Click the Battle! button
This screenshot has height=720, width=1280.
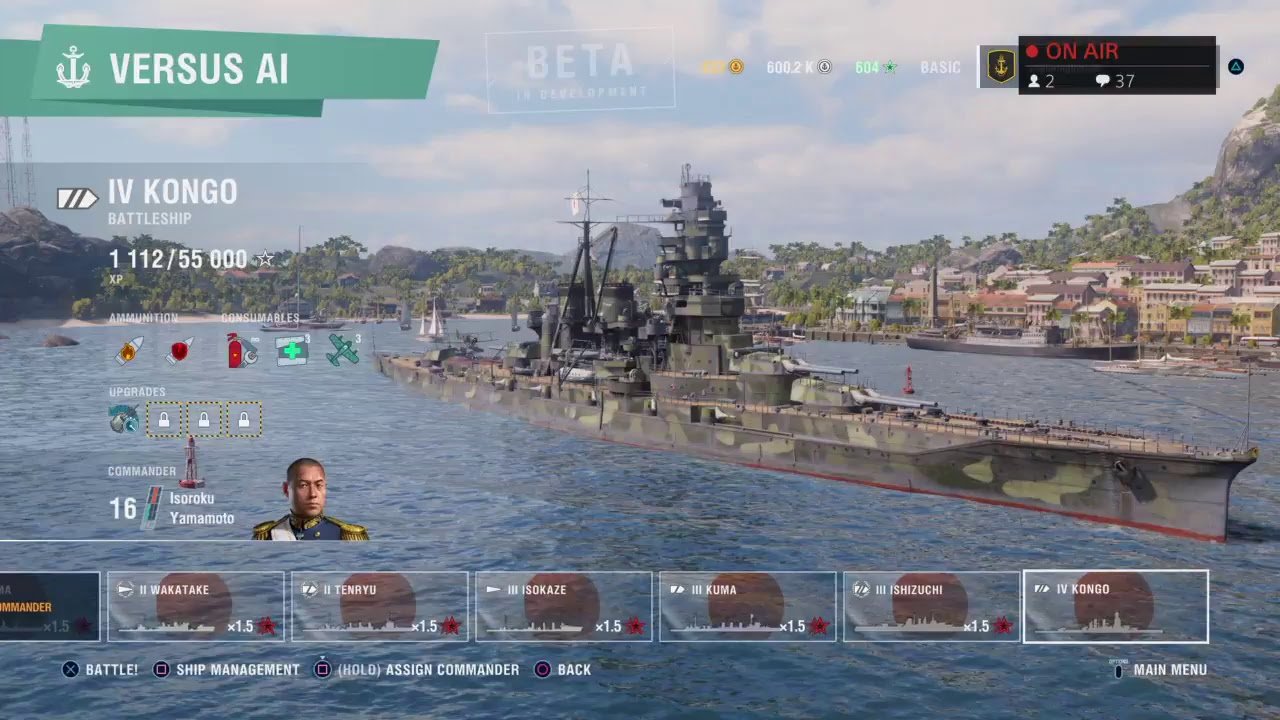tap(100, 669)
